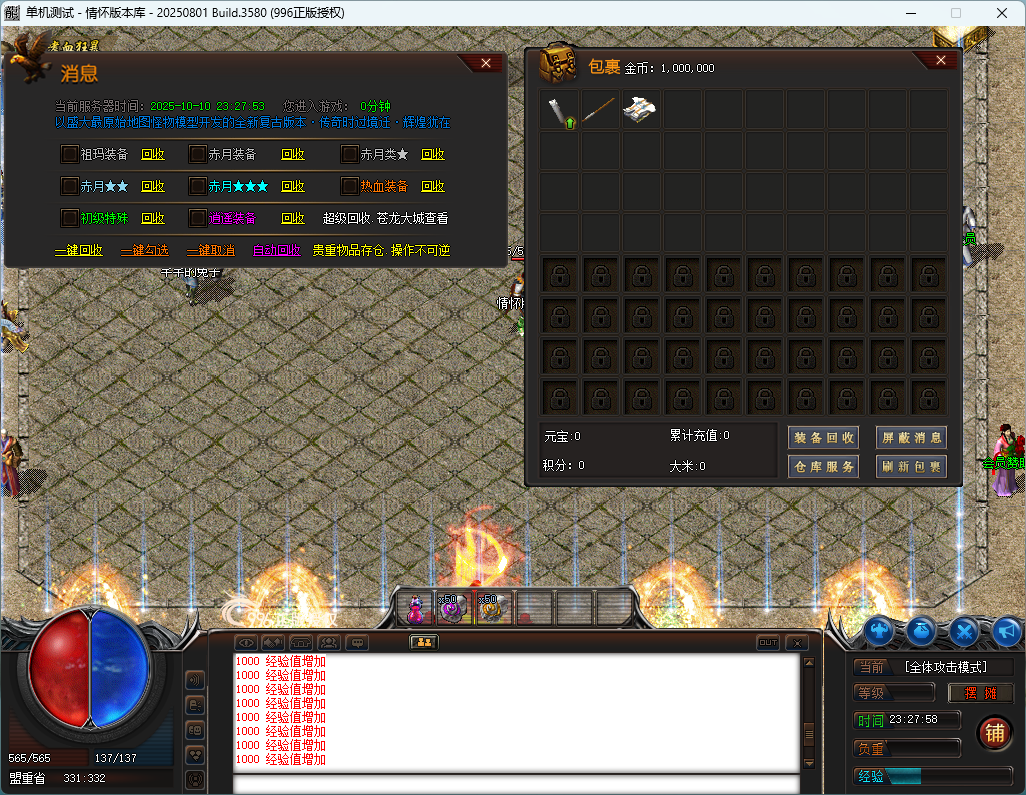Select the scroll item with green arrow
The width and height of the screenshot is (1026, 795).
(x=559, y=110)
